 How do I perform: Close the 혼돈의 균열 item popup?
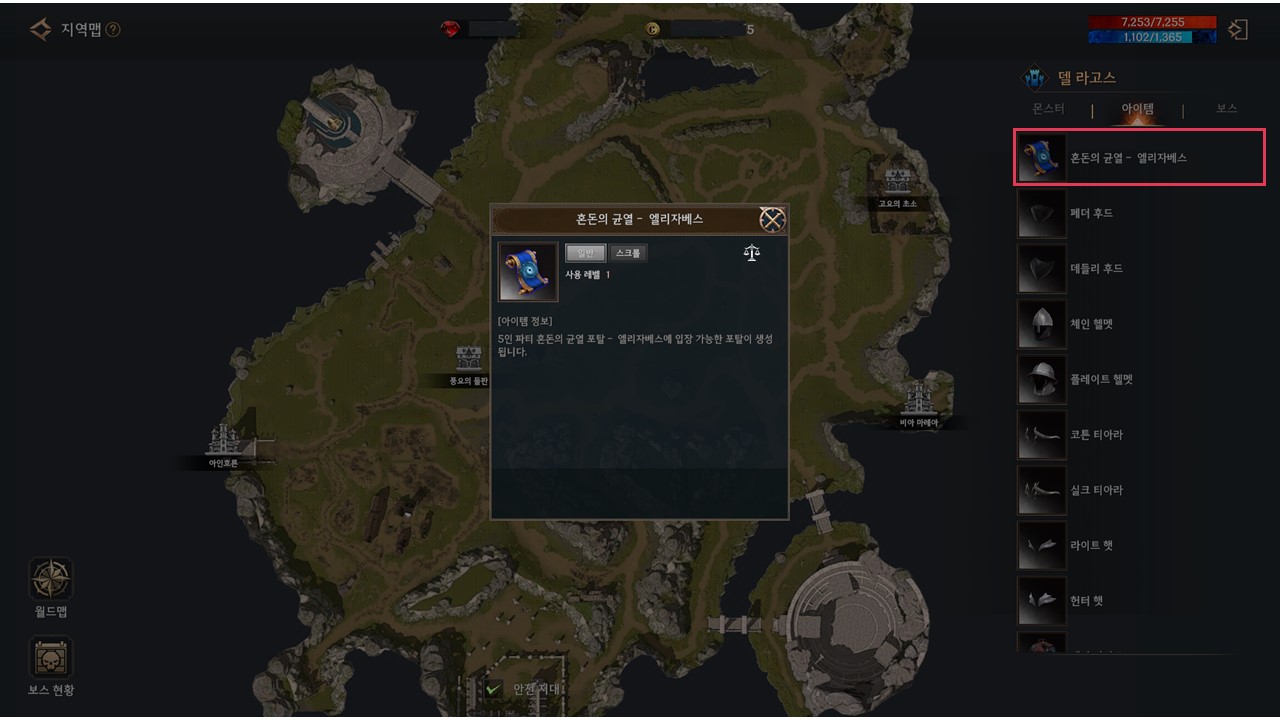[x=772, y=220]
